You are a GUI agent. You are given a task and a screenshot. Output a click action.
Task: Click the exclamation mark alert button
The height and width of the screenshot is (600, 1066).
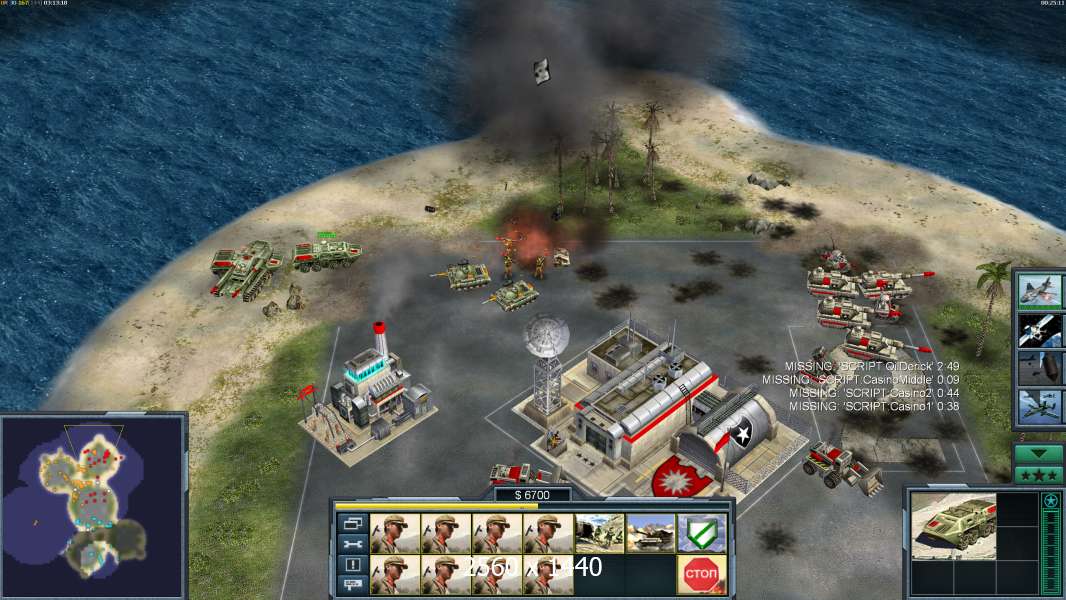[352, 565]
